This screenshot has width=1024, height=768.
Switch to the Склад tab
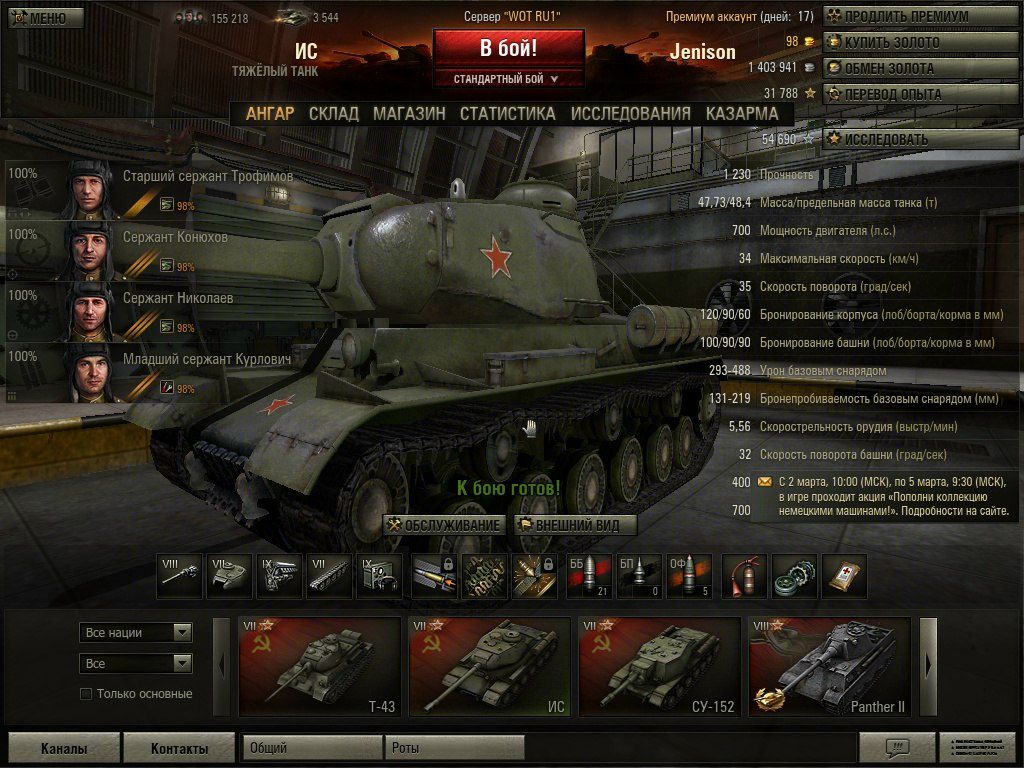333,113
